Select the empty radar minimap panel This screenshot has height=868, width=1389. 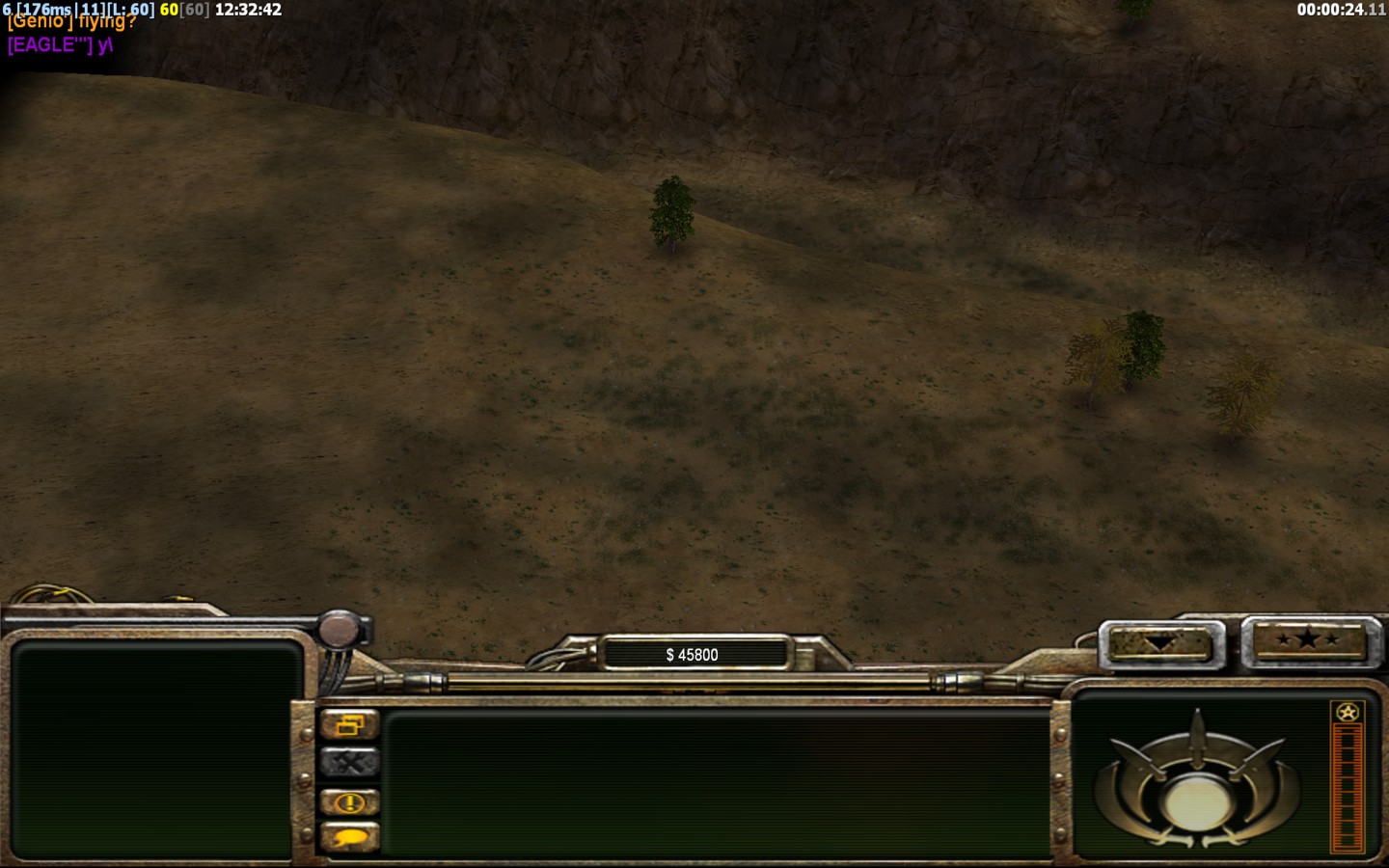(152, 749)
